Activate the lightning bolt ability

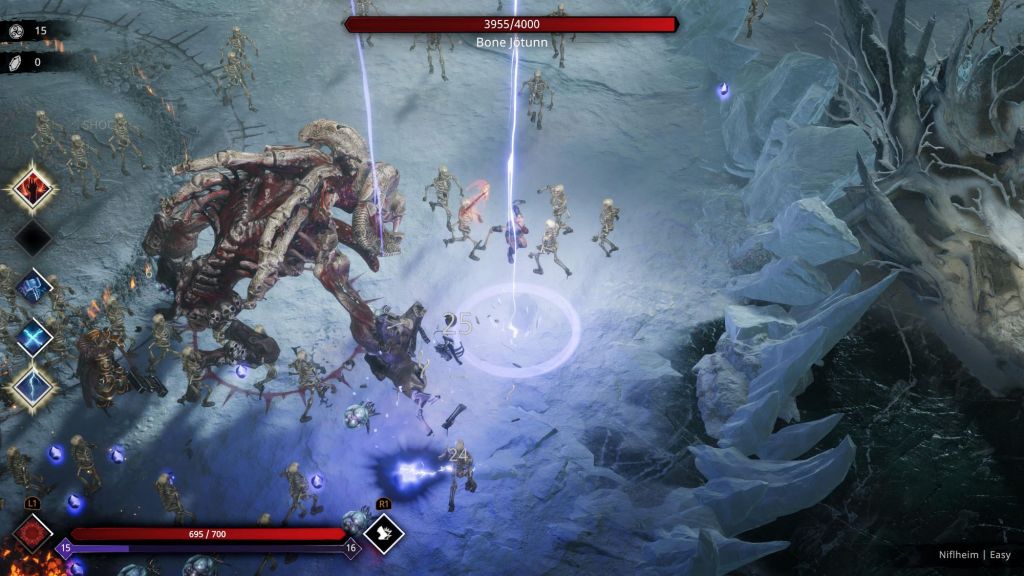(33, 387)
